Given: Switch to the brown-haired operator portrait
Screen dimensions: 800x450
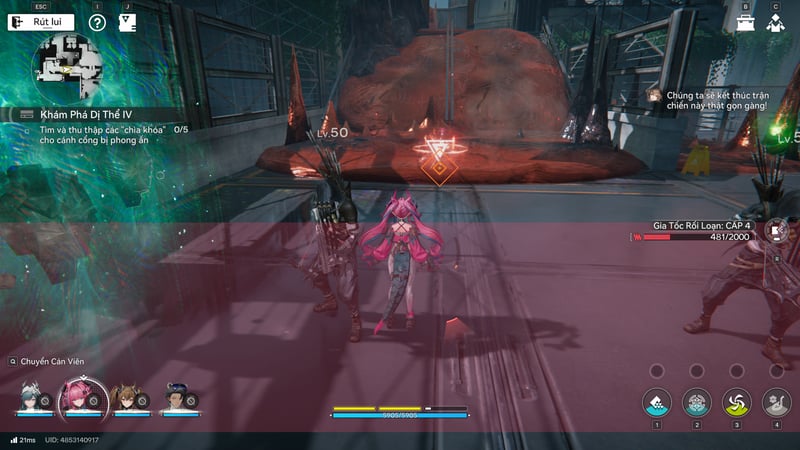Looking at the screenshot, I should click(126, 397).
